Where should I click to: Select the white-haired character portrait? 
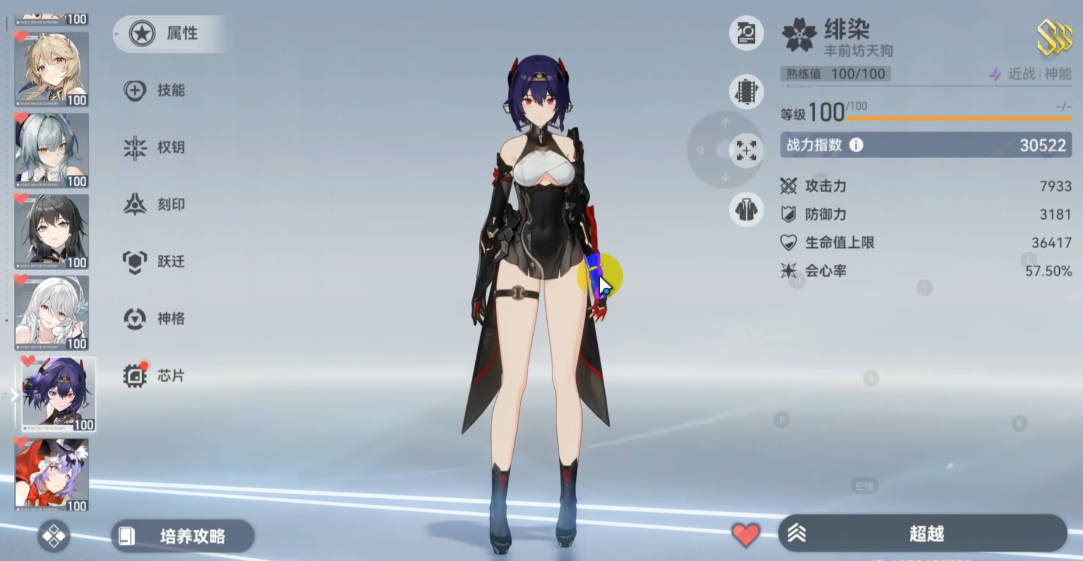tap(52, 313)
